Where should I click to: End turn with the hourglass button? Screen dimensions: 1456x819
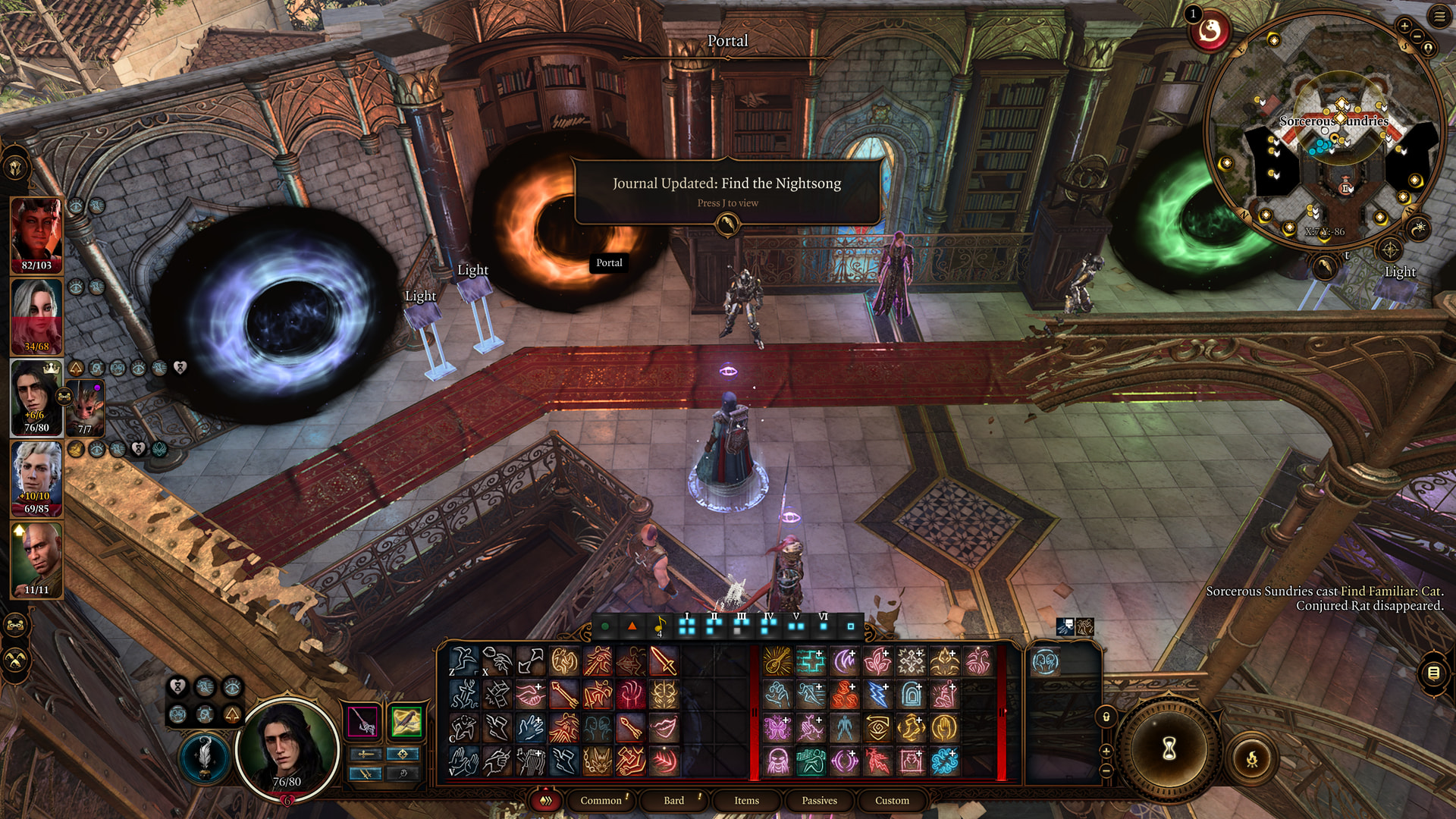tap(1169, 749)
